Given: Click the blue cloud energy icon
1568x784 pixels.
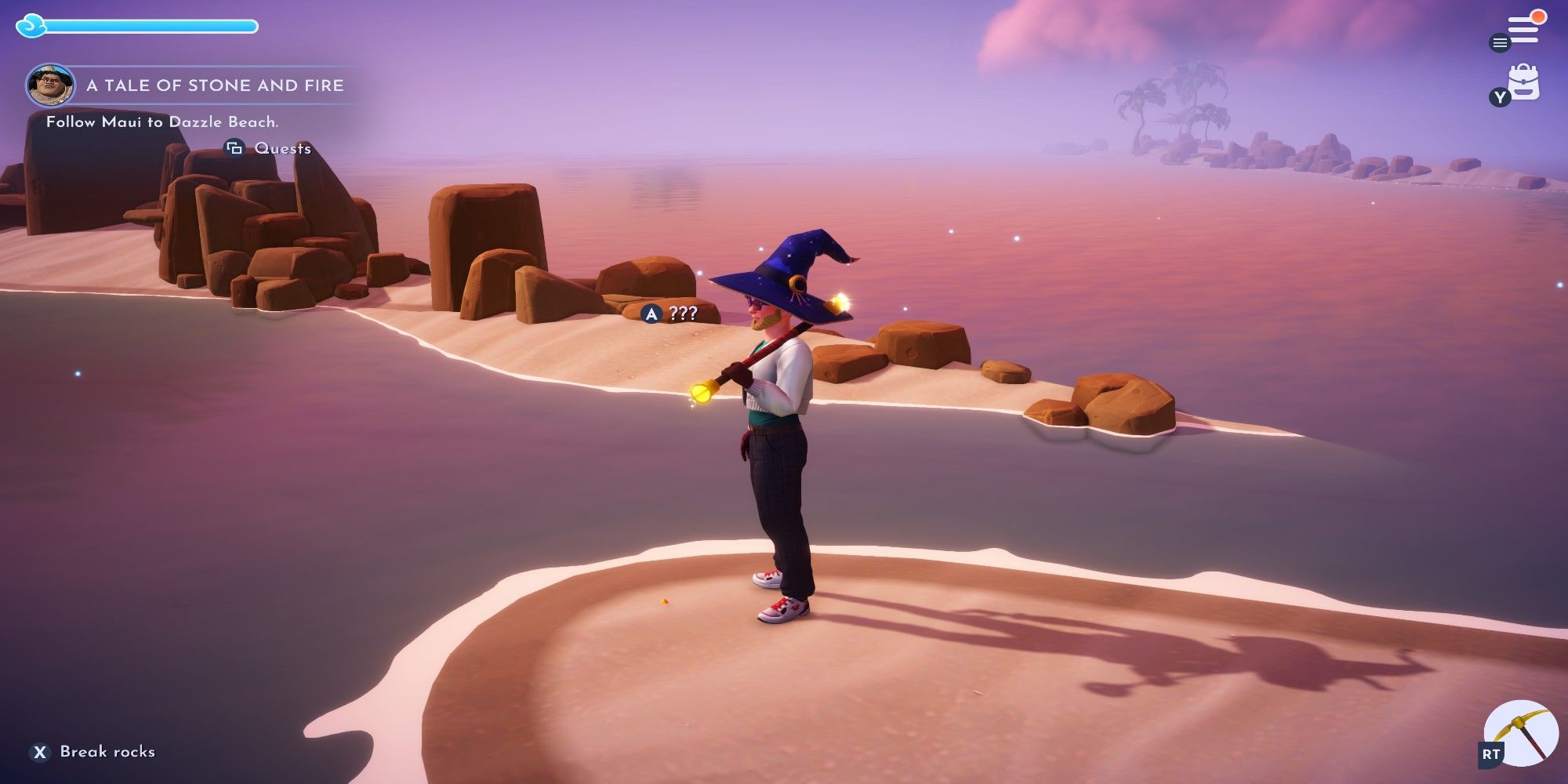Looking at the screenshot, I should click(29, 26).
